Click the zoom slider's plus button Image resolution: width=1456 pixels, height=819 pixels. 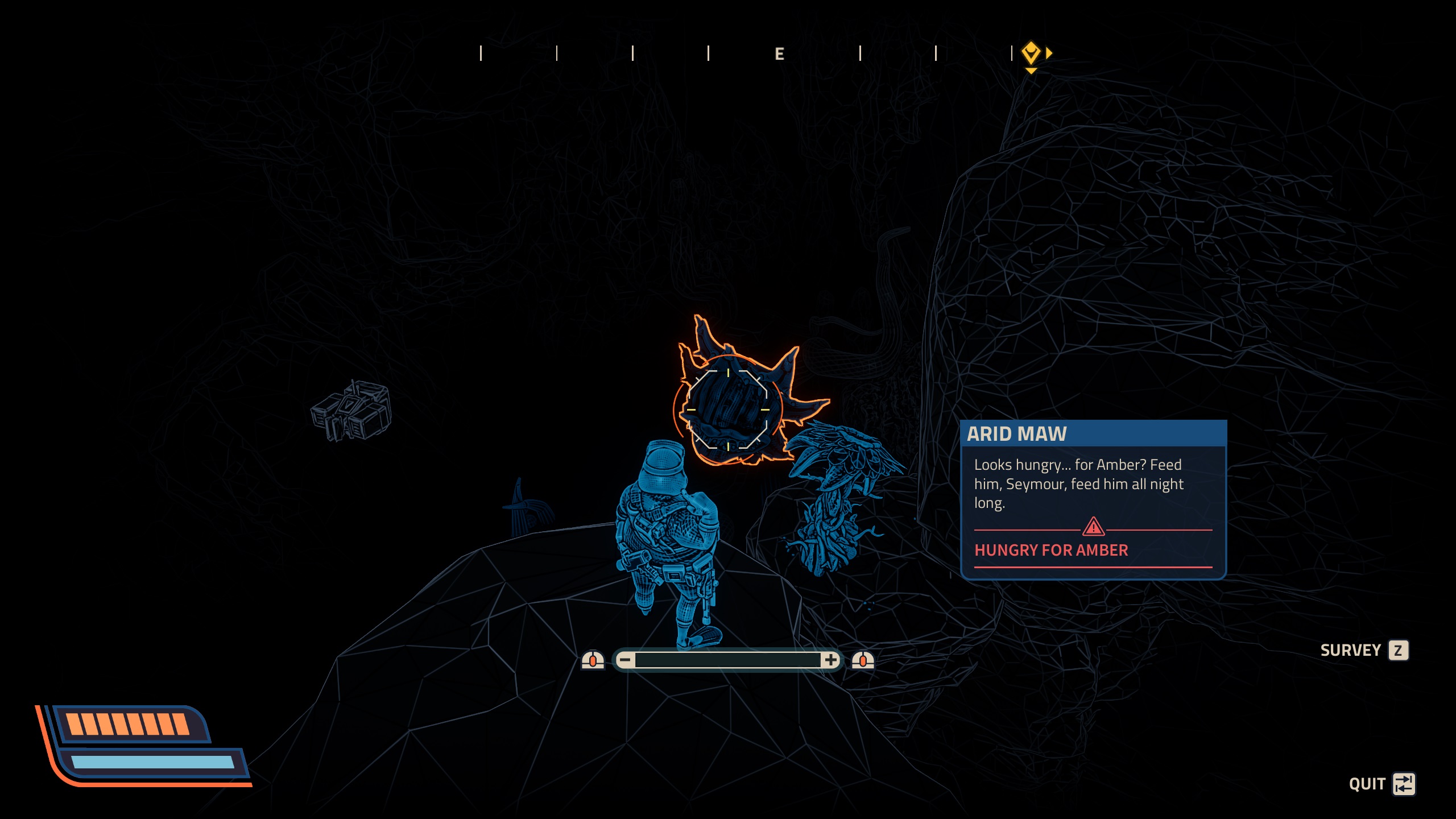(830, 660)
